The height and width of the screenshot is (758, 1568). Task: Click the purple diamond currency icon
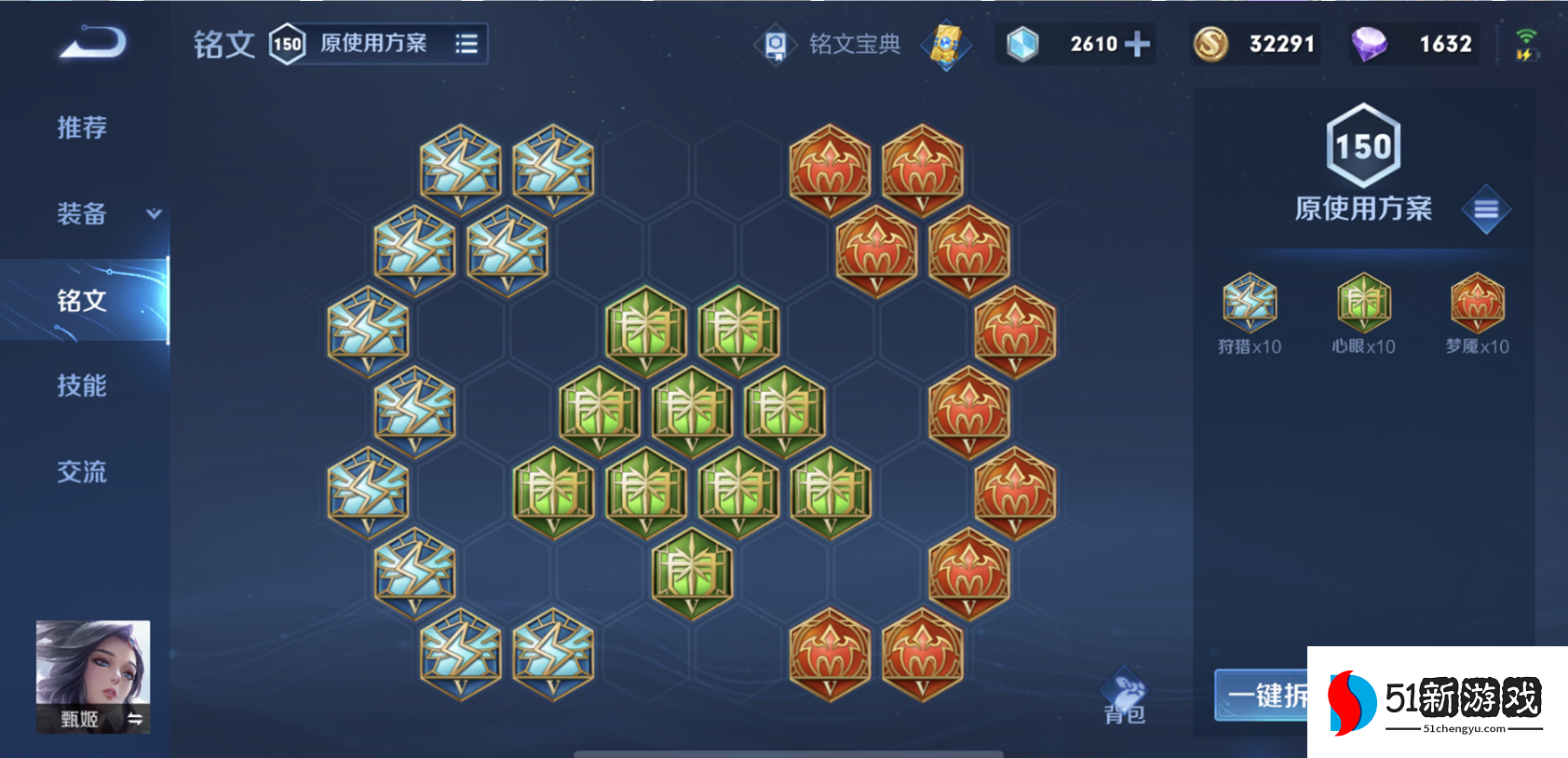click(x=1369, y=44)
